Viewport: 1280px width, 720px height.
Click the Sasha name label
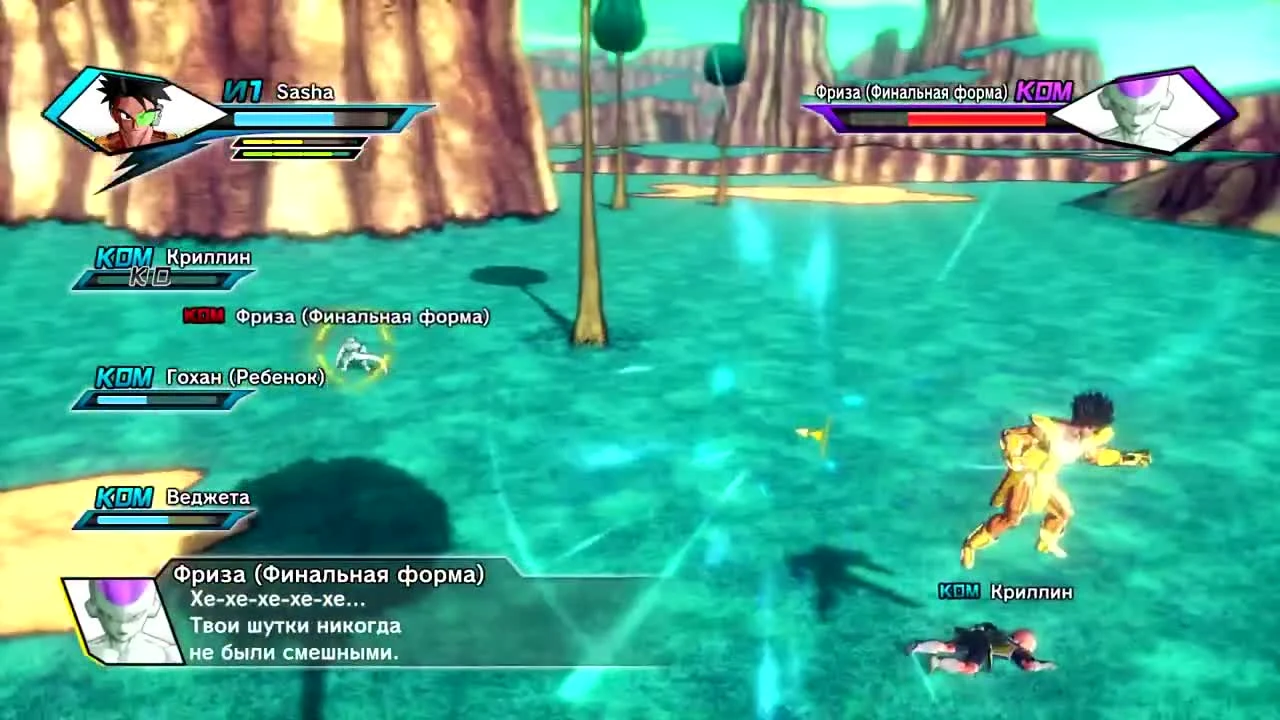click(308, 92)
